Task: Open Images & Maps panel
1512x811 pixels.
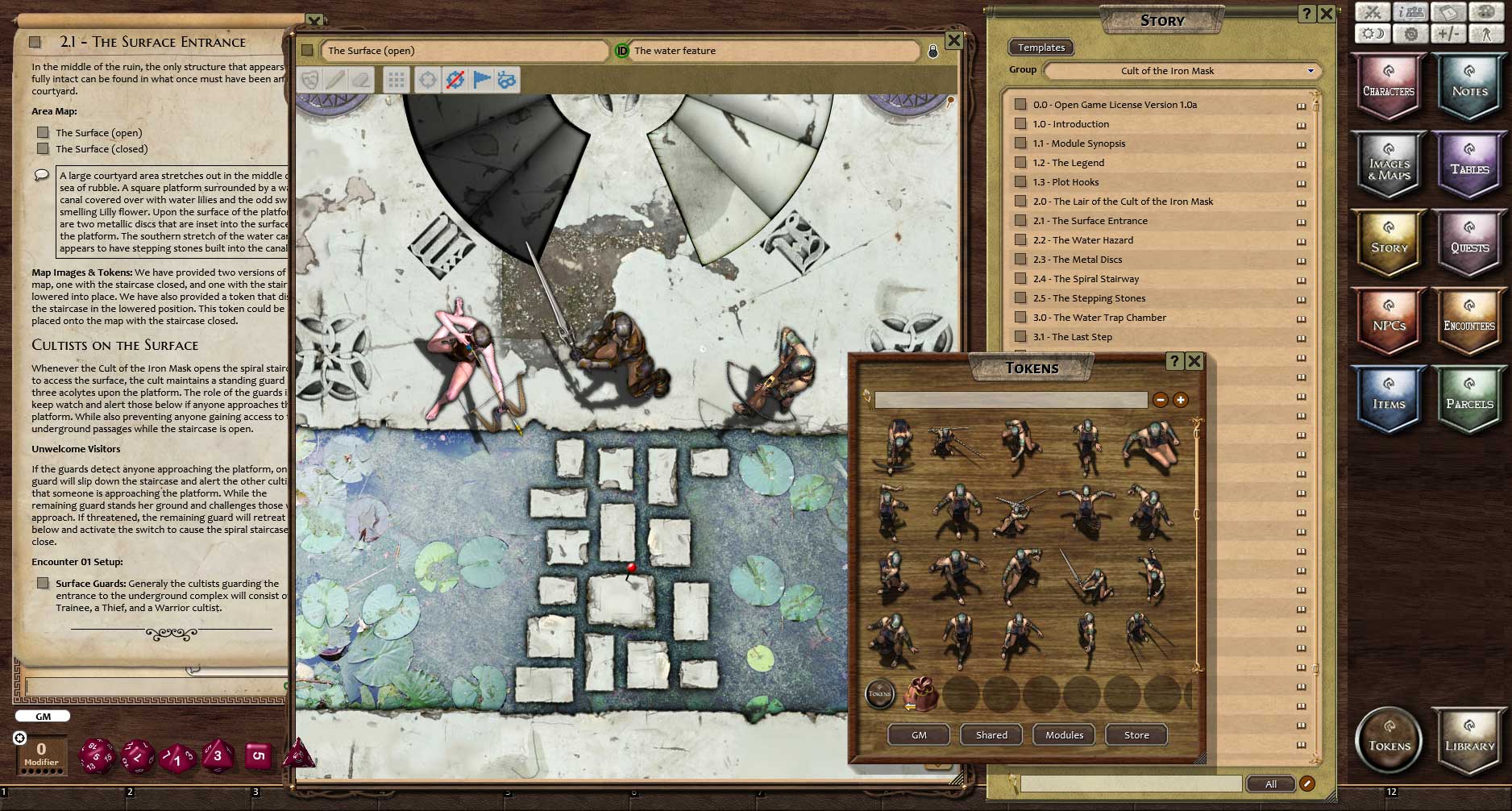Action: tap(1388, 165)
